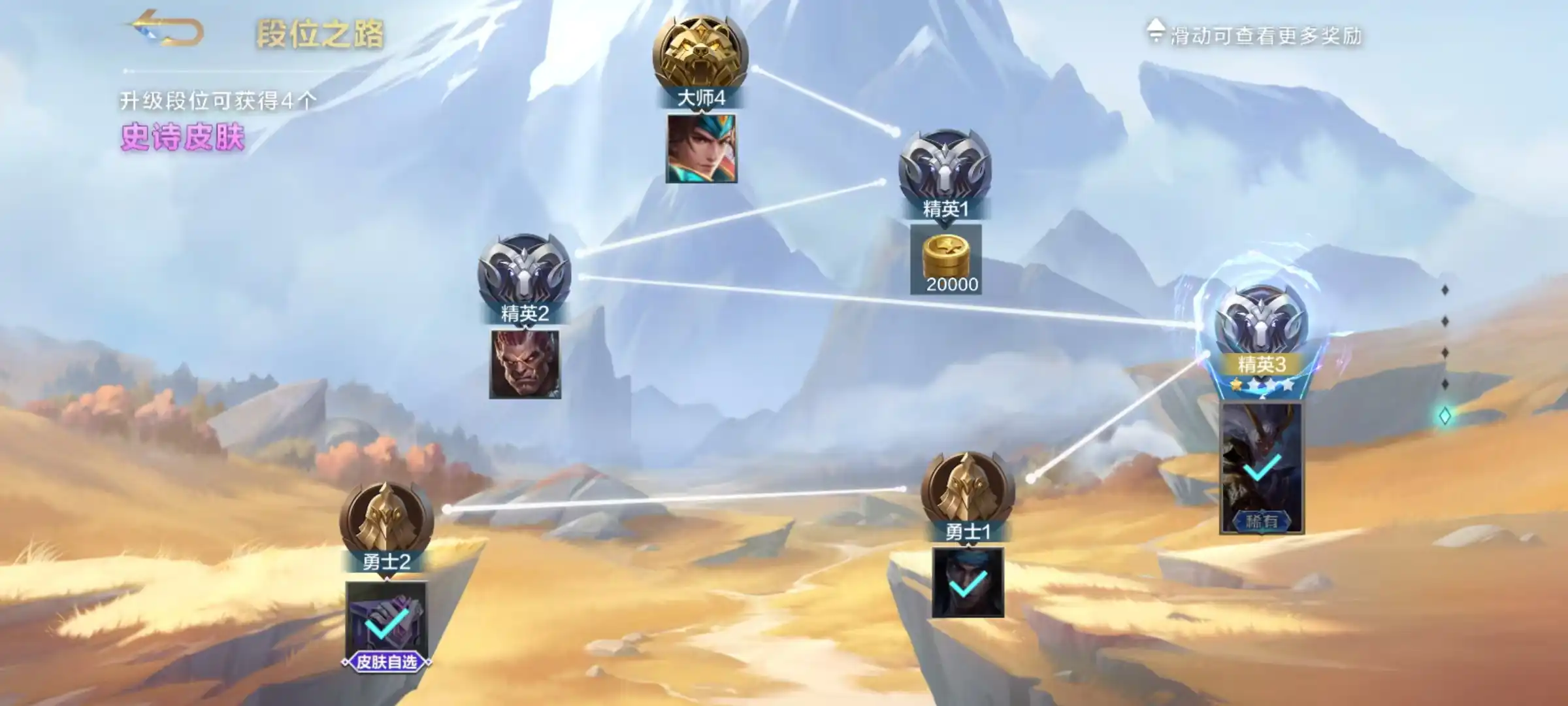1568x706 pixels.
Task: Select the 勇士2 rank badge
Action: (x=386, y=521)
